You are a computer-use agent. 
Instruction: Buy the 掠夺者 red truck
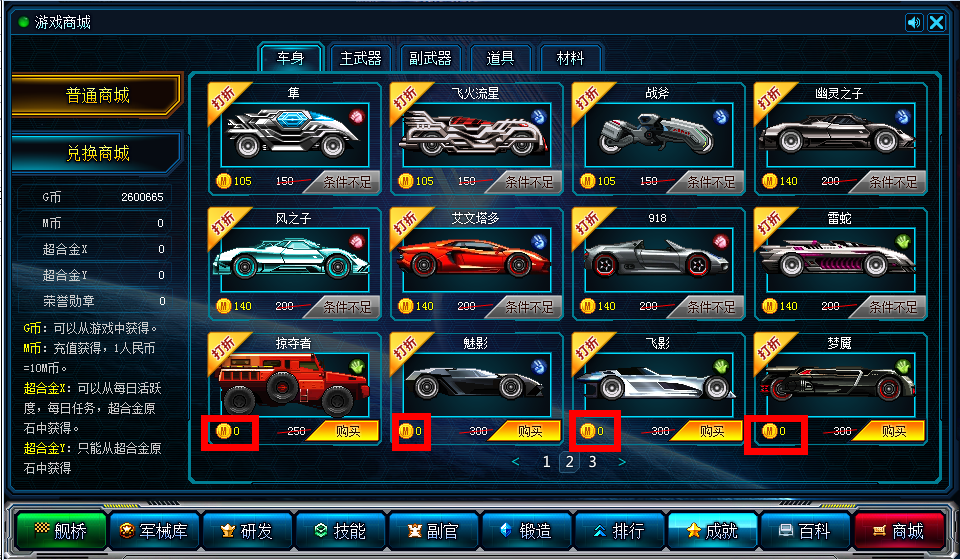coord(344,431)
